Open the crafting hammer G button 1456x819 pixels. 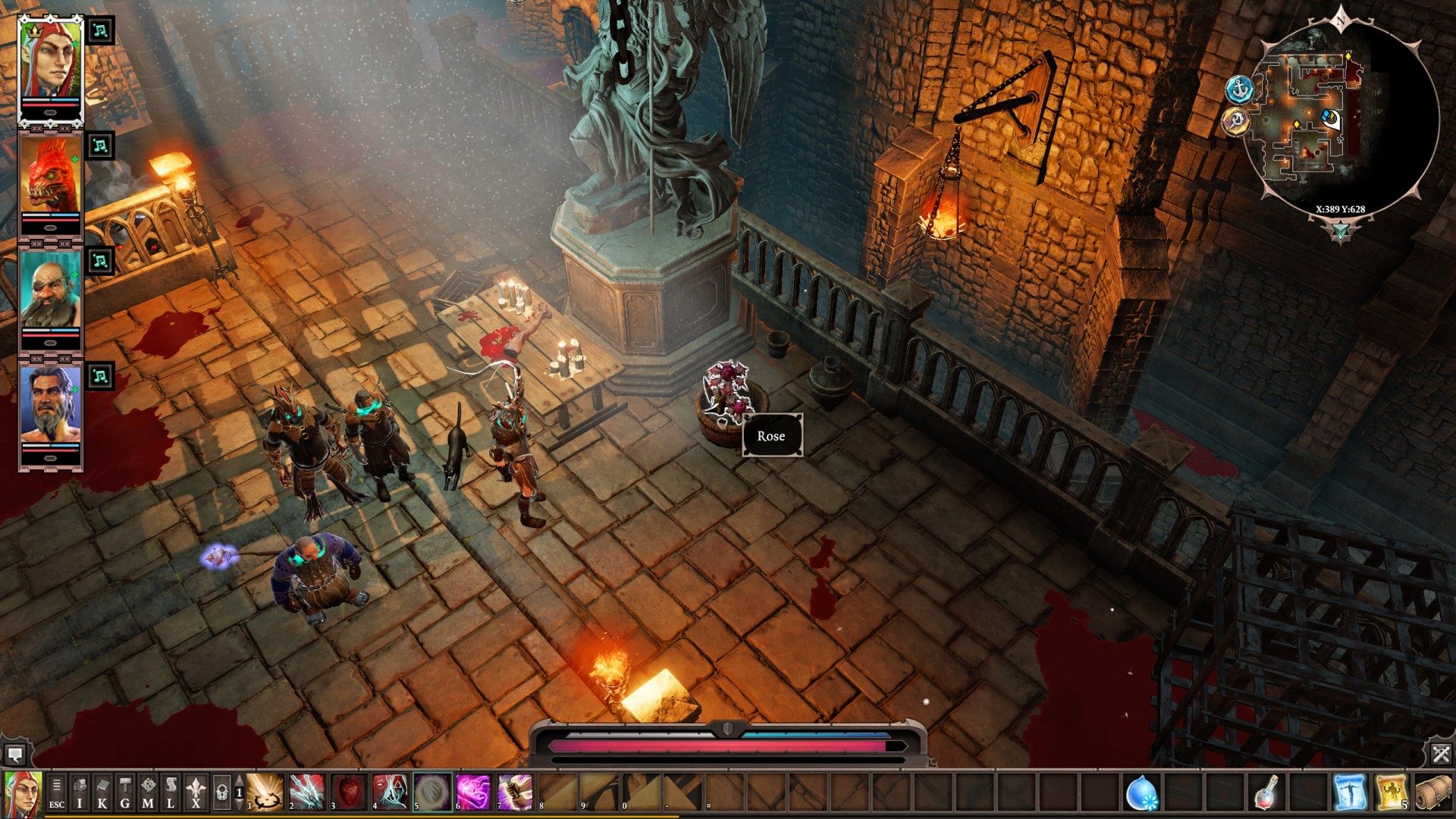coord(125,792)
